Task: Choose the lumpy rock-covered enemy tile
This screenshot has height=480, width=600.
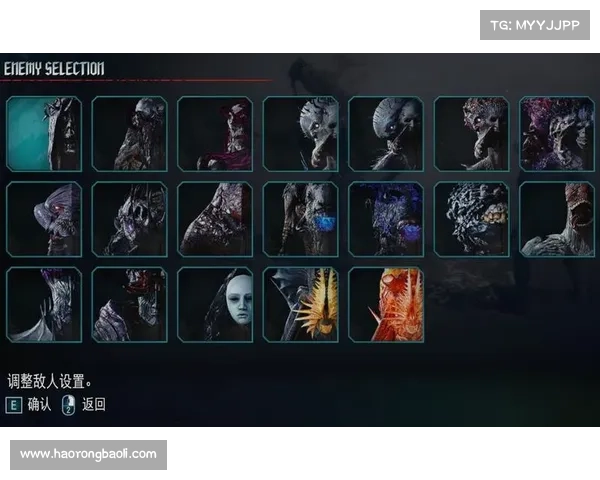Action: [471, 219]
